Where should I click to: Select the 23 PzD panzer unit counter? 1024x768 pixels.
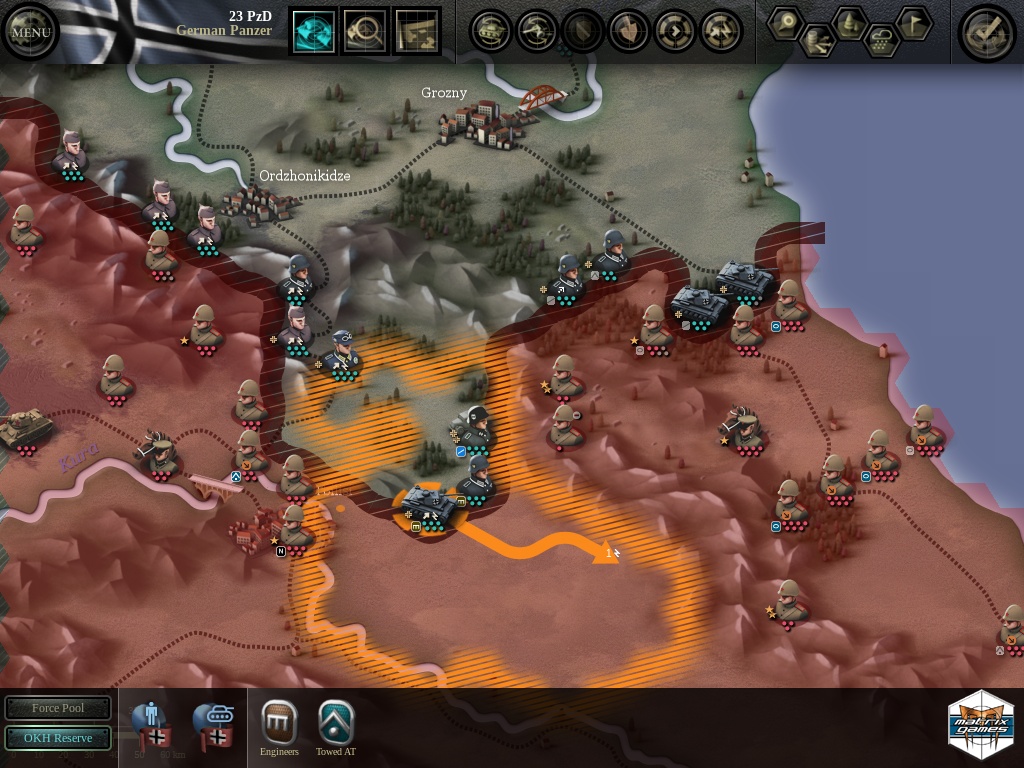coord(429,508)
